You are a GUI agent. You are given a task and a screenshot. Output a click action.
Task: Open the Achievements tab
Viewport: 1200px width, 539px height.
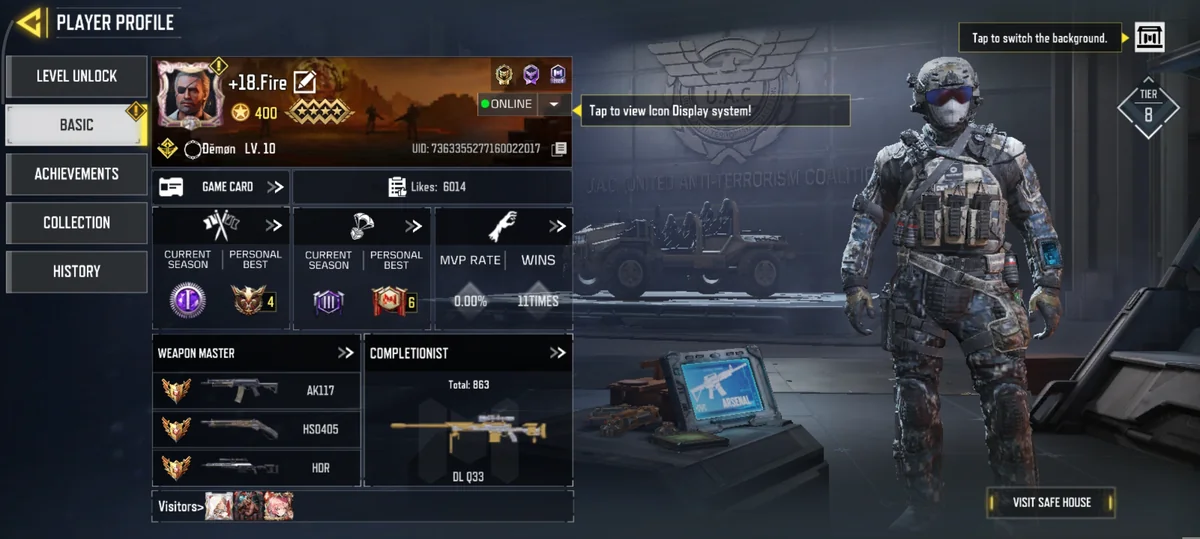click(77, 174)
